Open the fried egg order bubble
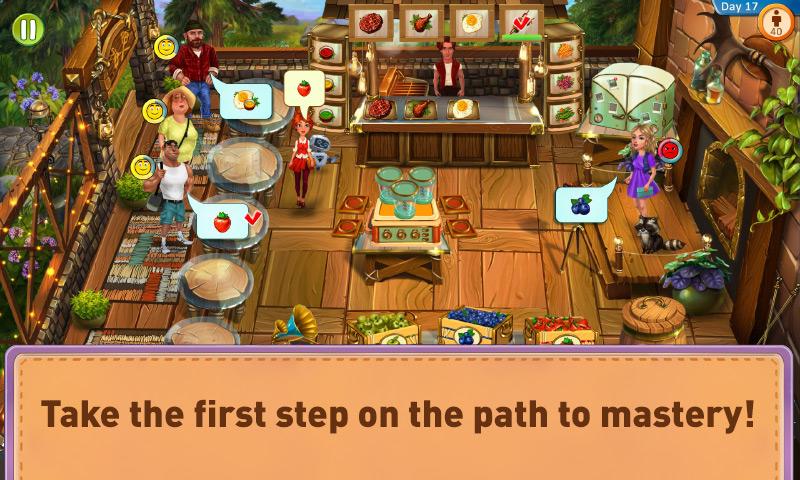 [x=242, y=100]
